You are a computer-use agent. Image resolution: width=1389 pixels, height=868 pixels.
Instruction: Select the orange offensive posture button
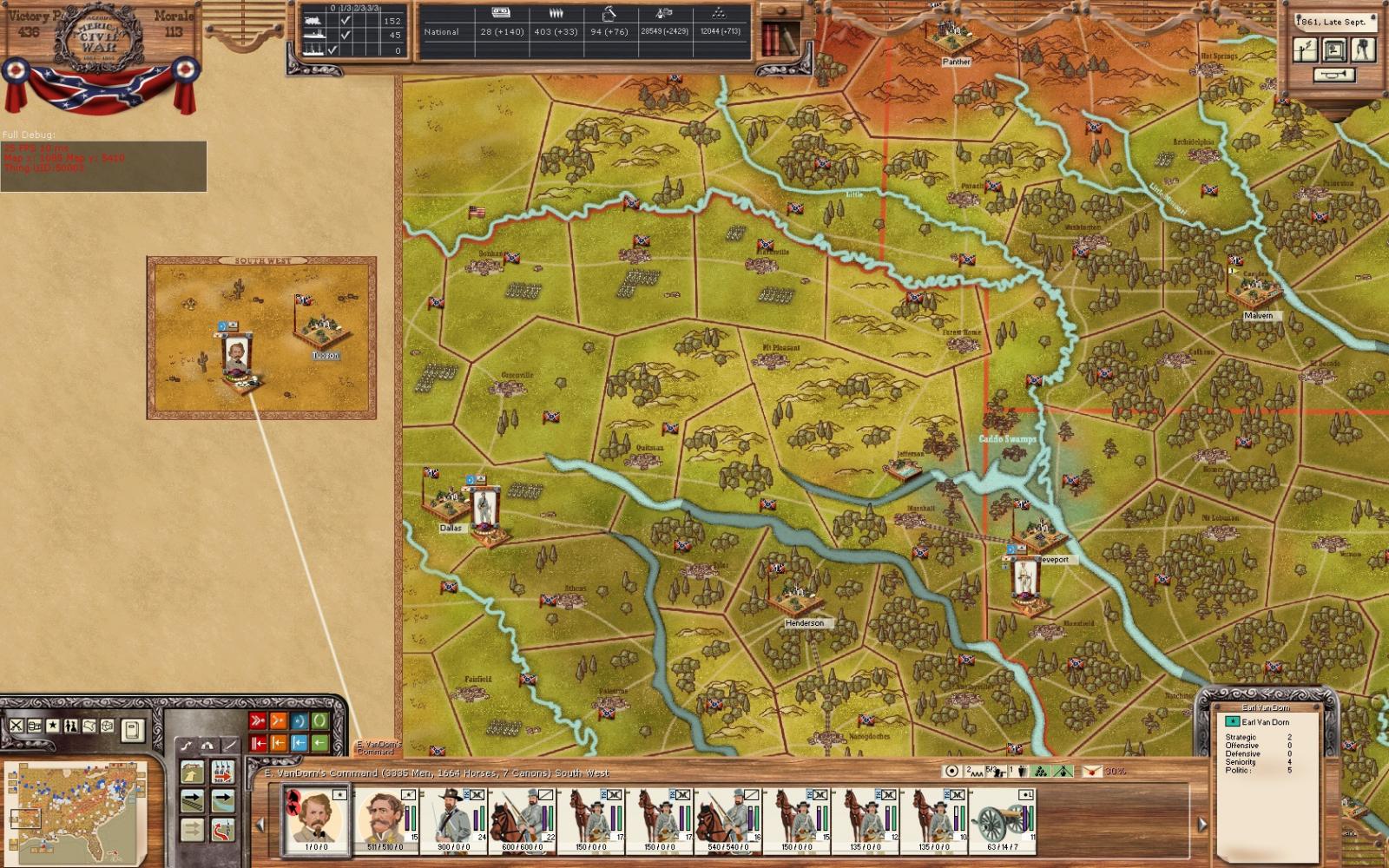(278, 720)
